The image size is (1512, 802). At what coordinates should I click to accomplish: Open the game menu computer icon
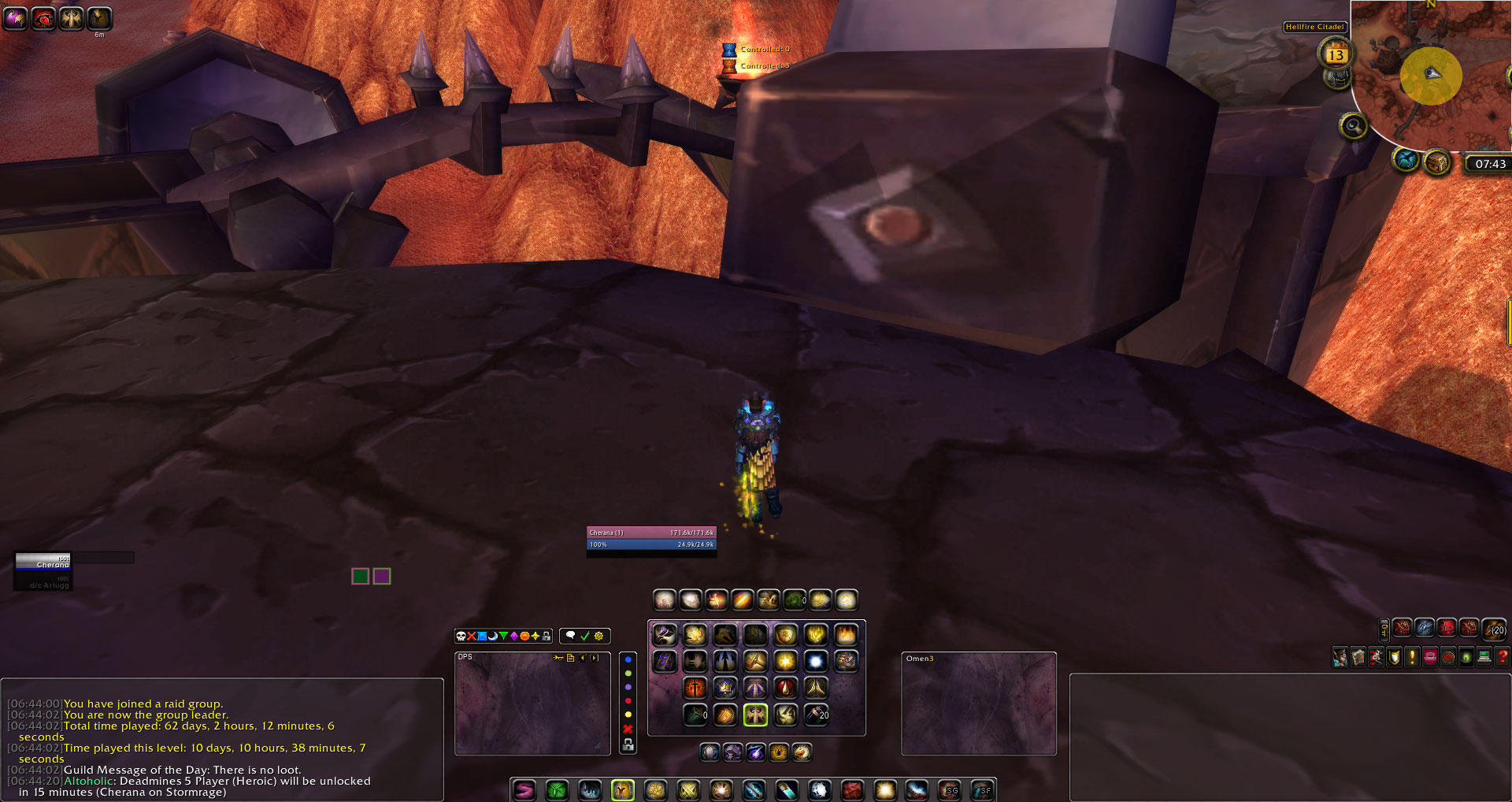click(x=1484, y=657)
